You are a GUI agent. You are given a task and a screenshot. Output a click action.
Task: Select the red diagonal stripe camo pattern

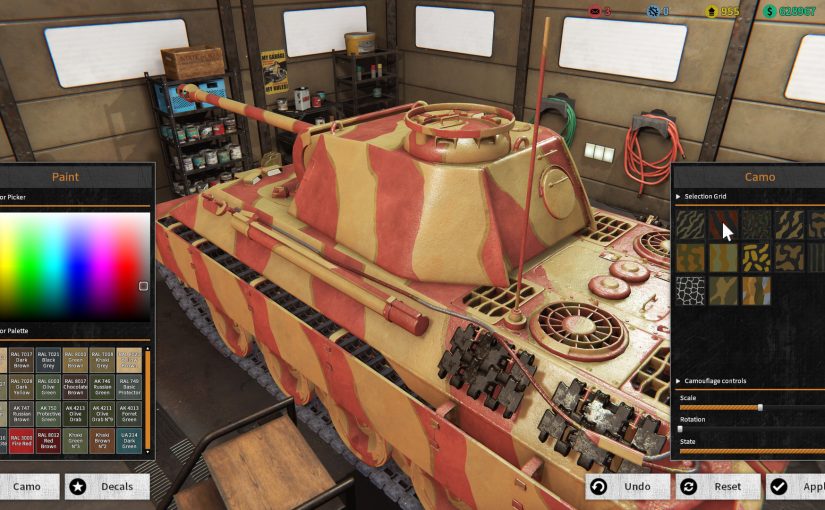click(x=723, y=224)
